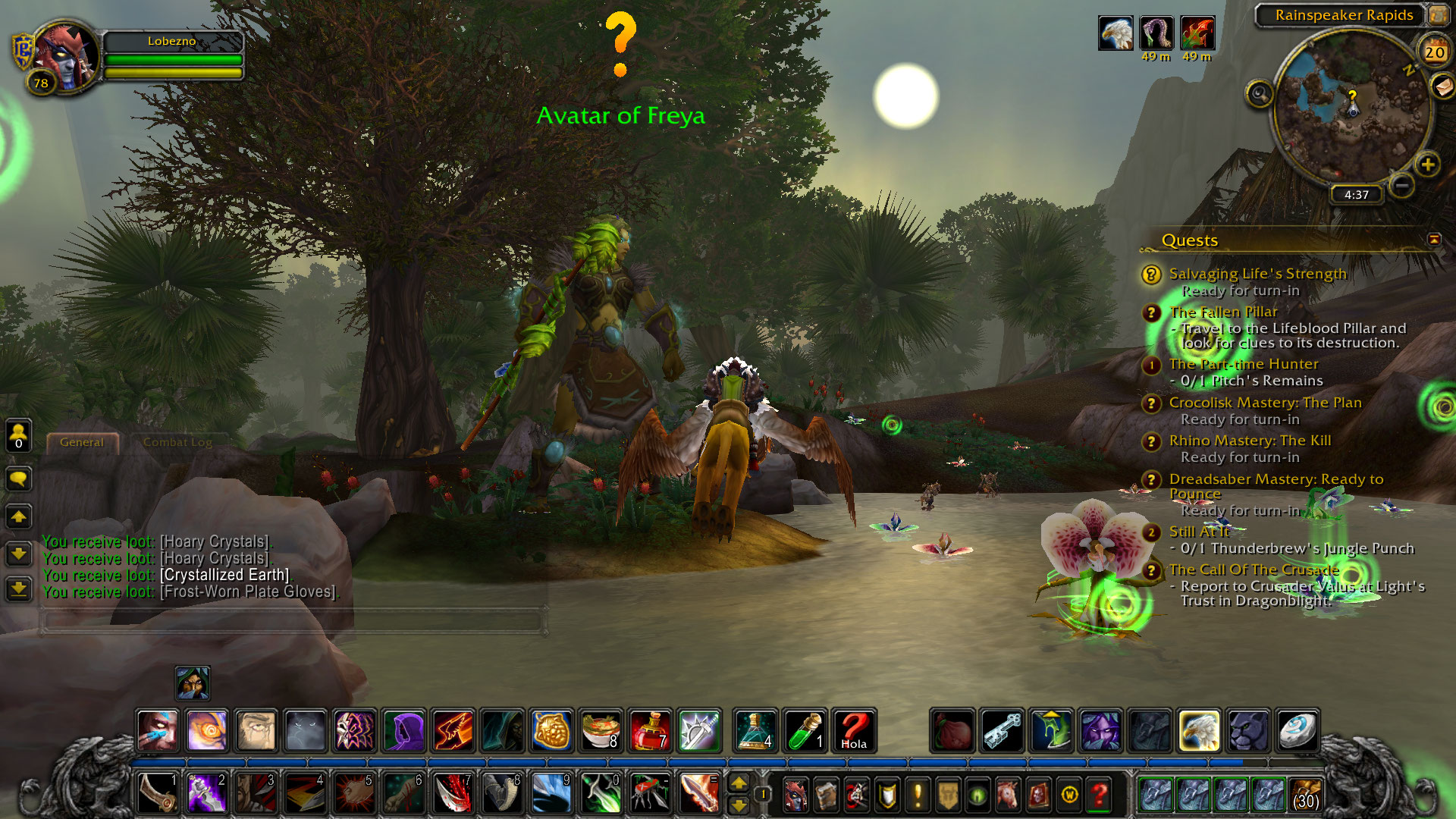Run the Hola macro with question mark
Image resolution: width=1456 pixels, height=819 pixels.
point(854,731)
